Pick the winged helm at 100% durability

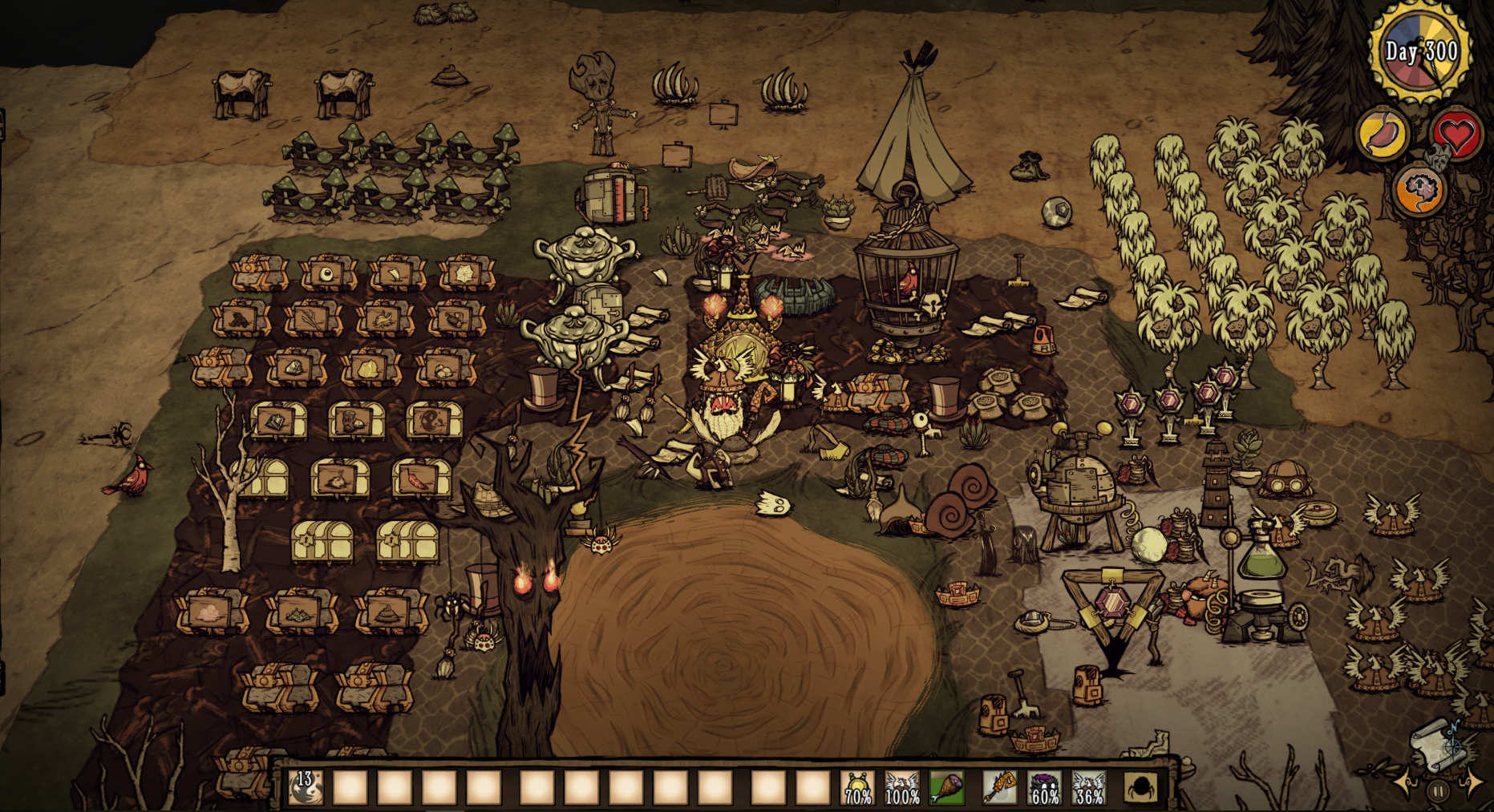(x=902, y=787)
